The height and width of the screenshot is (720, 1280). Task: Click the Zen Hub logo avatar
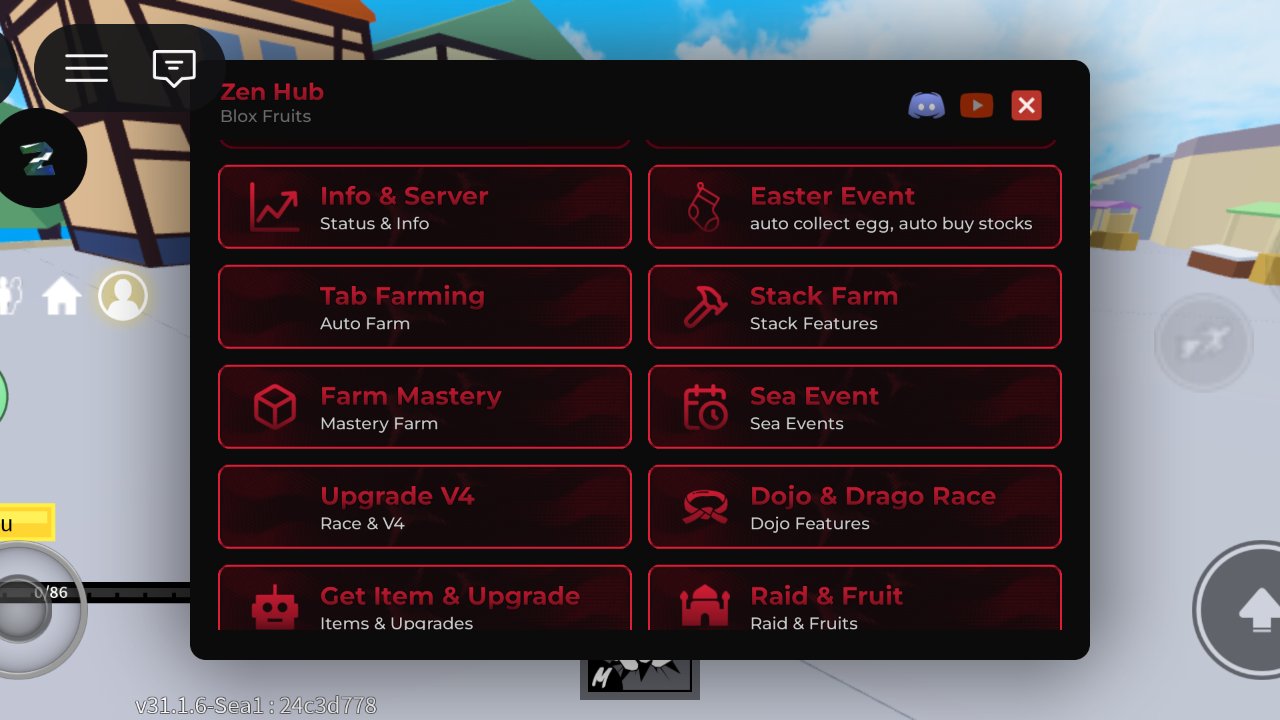coord(44,157)
